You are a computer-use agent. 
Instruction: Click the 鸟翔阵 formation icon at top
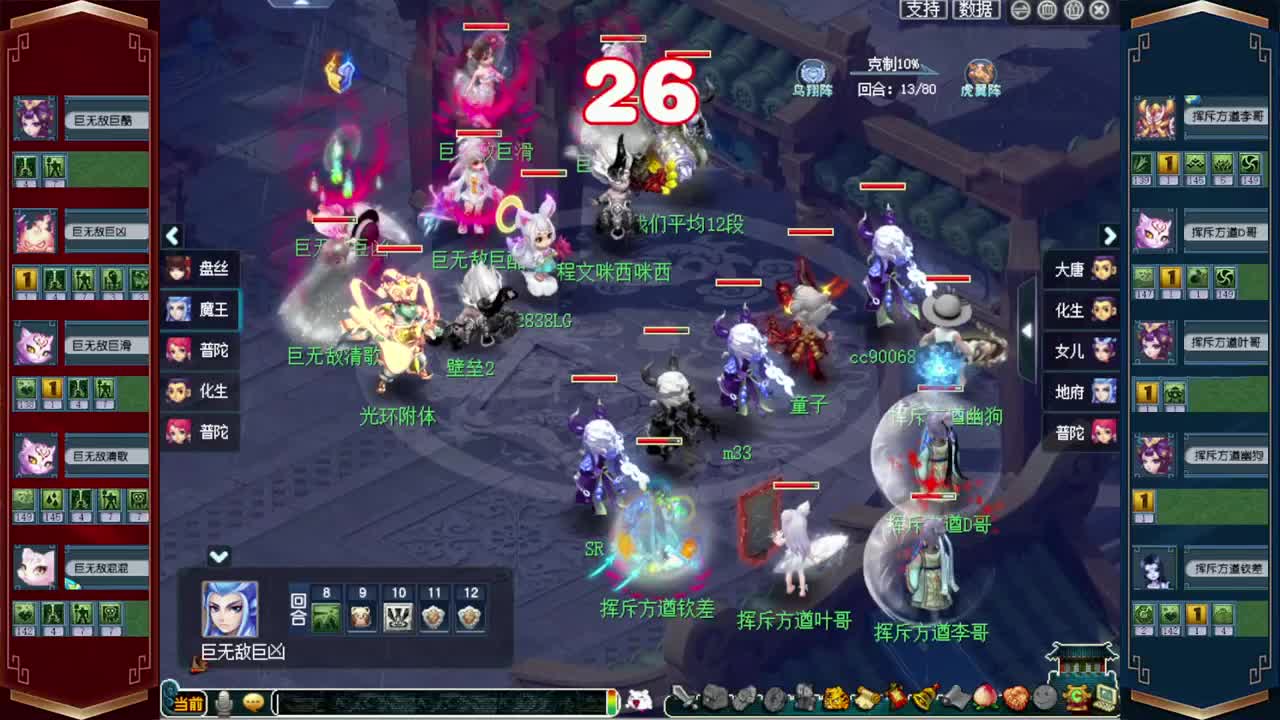[810, 70]
